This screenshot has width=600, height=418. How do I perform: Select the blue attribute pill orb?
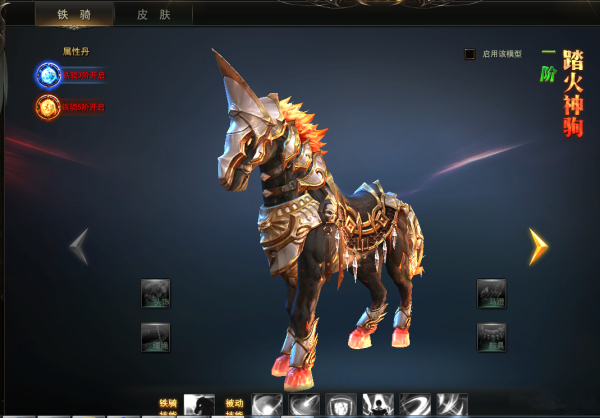coord(48,74)
